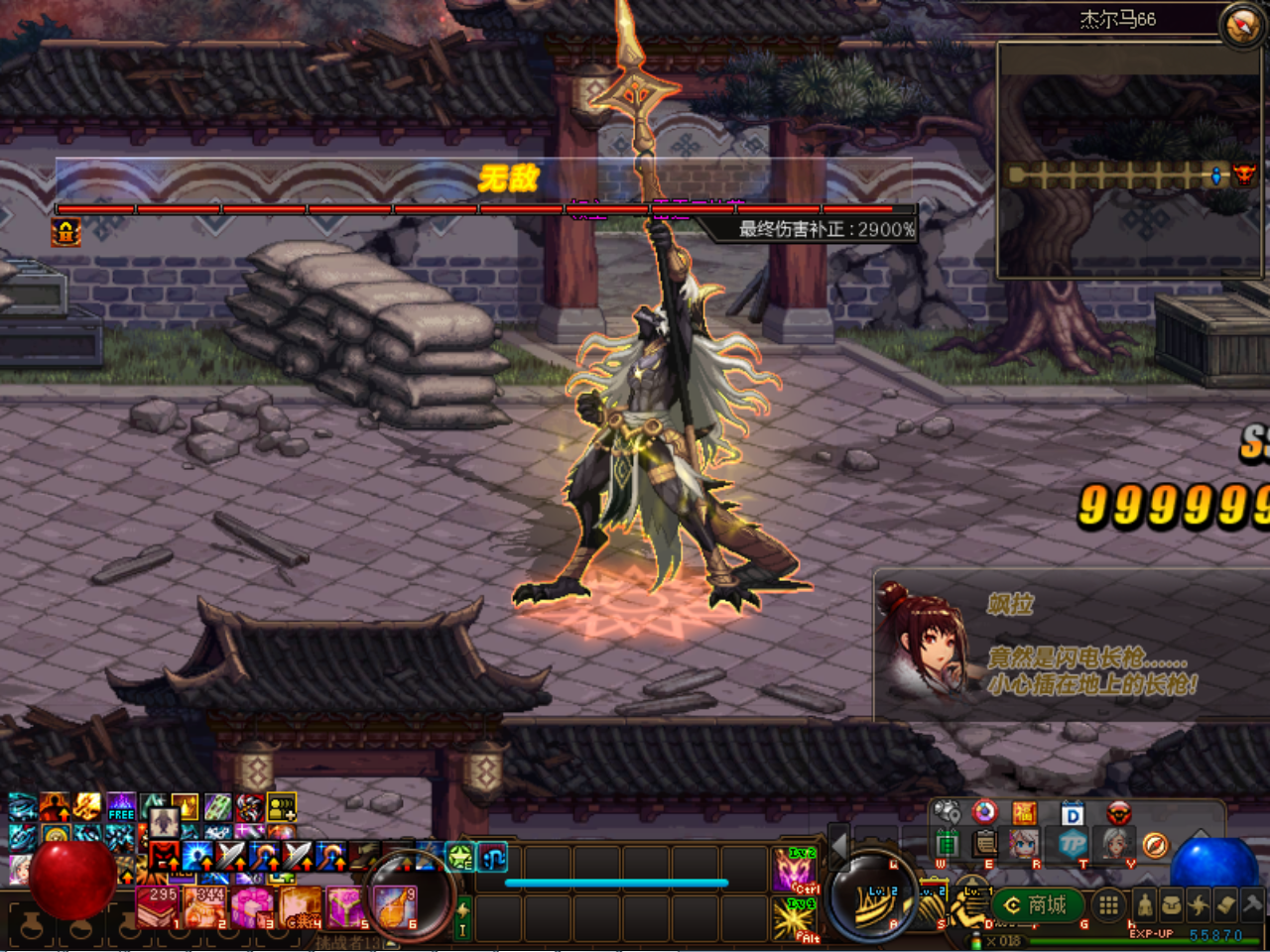The image size is (1270, 952).
Task: Collapse the menu bar with the white triangle
Action: click(1201, 834)
